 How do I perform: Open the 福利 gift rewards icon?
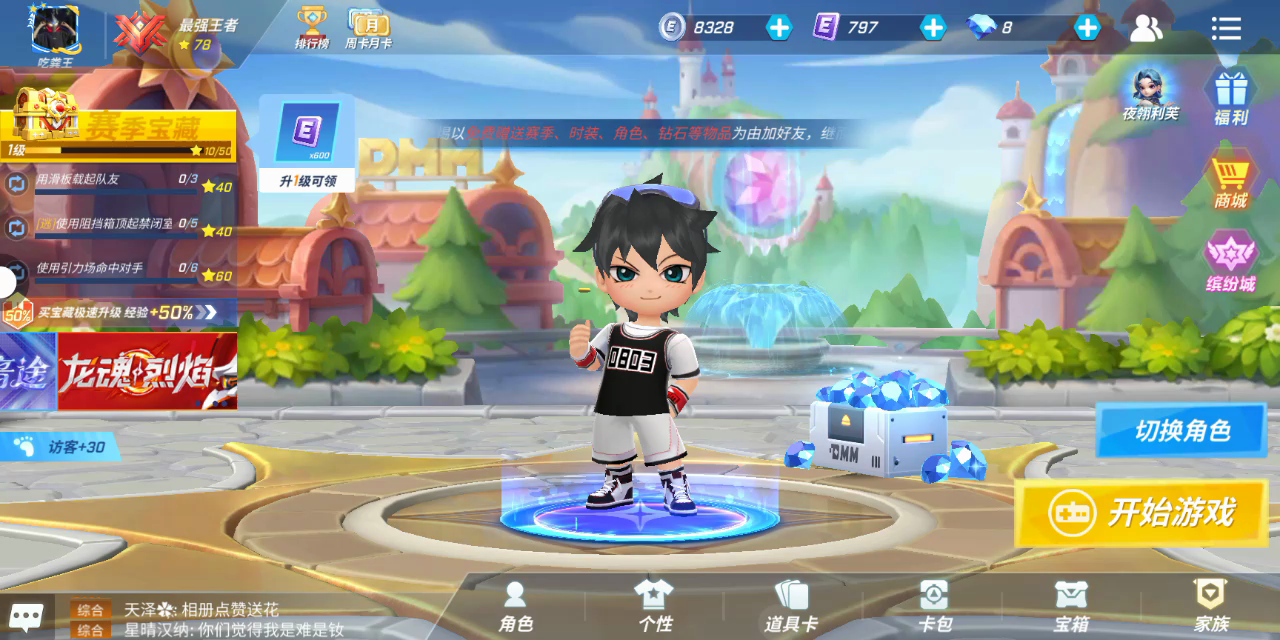point(1230,97)
